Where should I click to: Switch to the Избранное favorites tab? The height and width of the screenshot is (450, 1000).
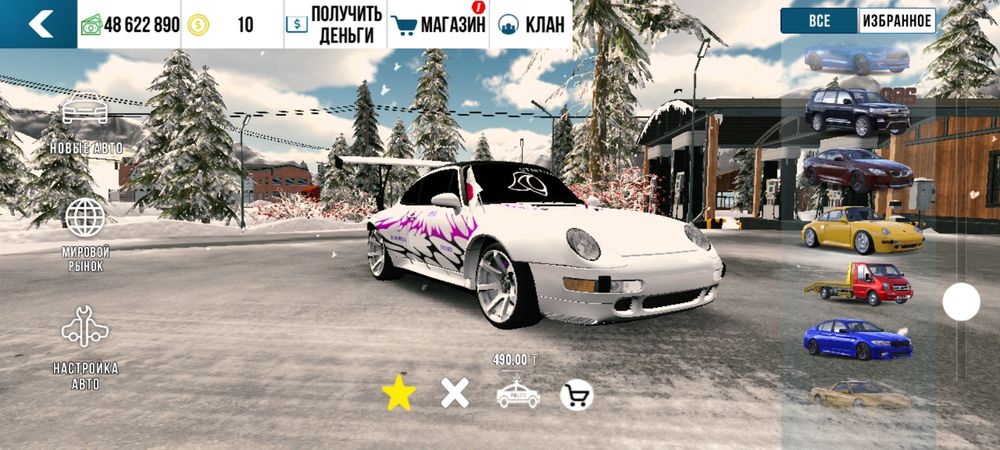896,21
